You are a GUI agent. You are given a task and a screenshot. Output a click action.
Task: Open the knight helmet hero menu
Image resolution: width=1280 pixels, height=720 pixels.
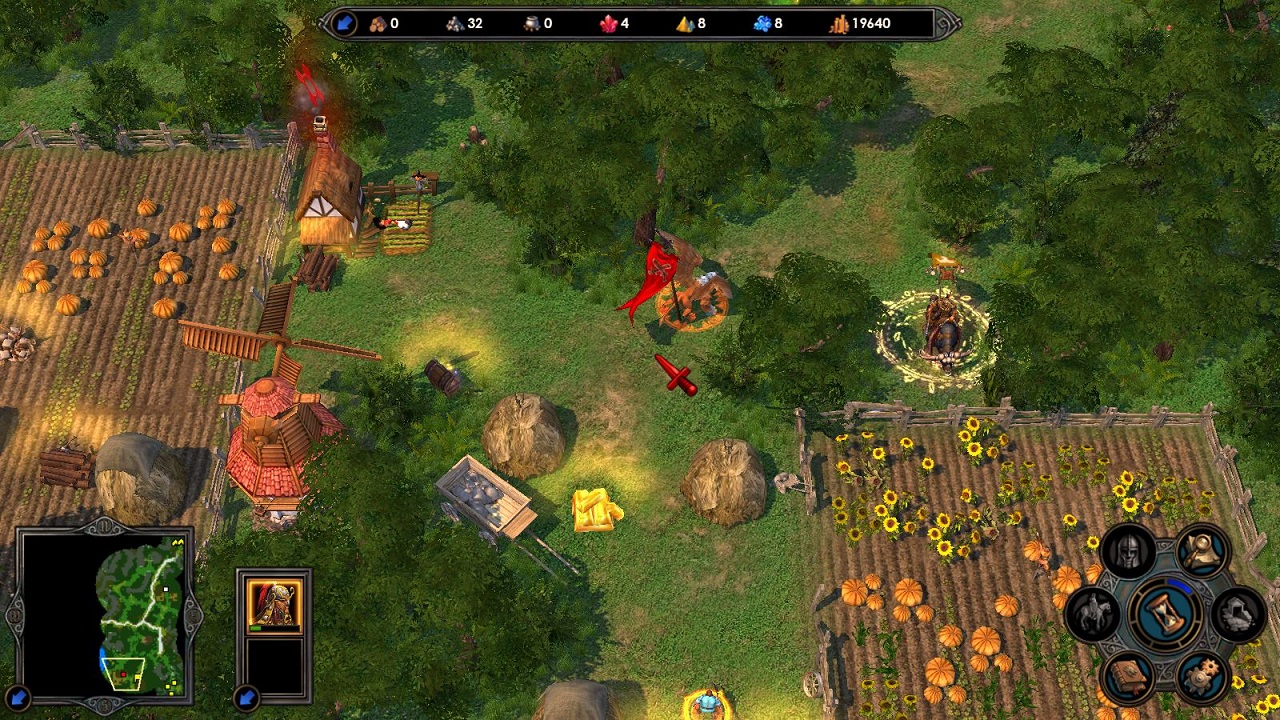point(1128,552)
